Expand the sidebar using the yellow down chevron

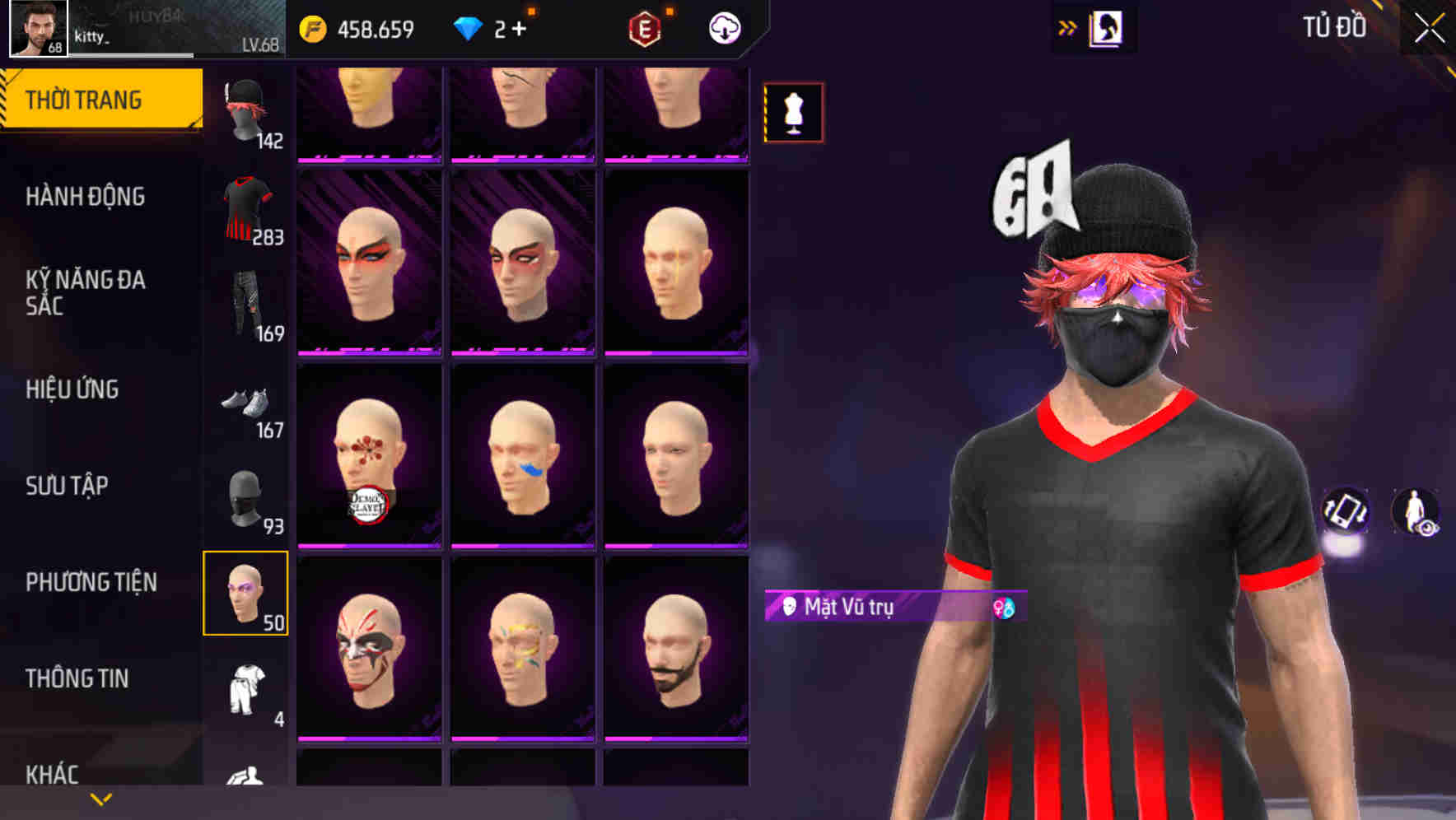(100, 799)
